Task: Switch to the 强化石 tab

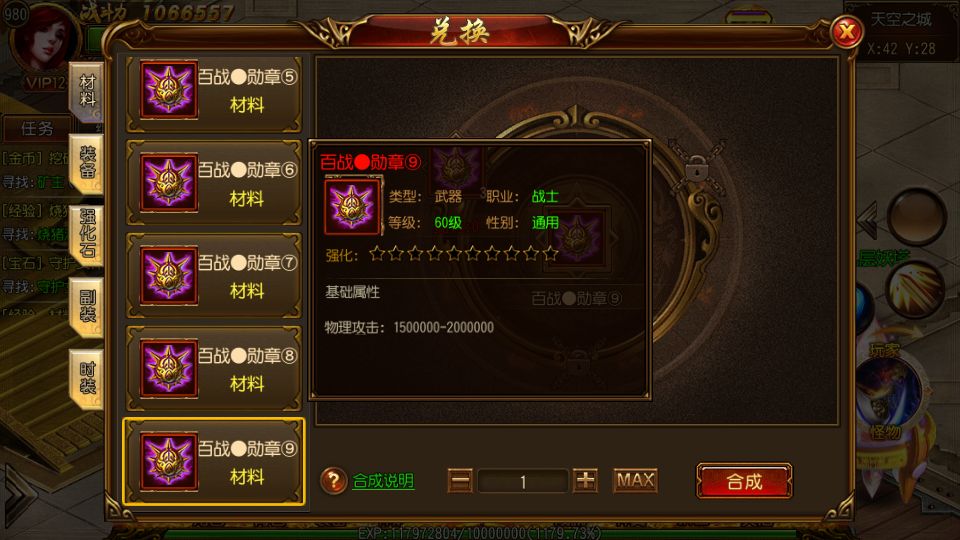Action: click(88, 234)
